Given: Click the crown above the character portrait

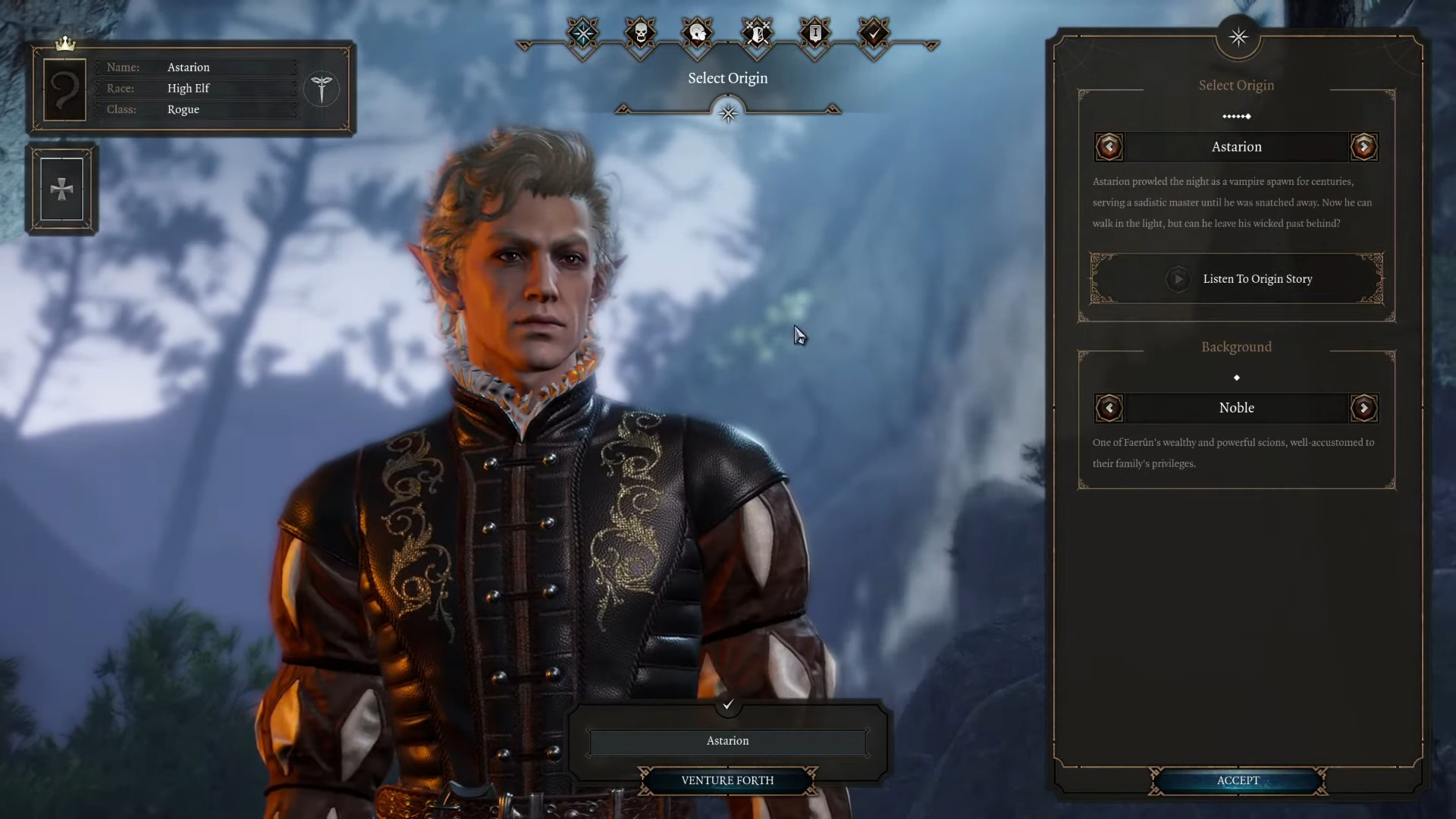Looking at the screenshot, I should [x=64, y=45].
